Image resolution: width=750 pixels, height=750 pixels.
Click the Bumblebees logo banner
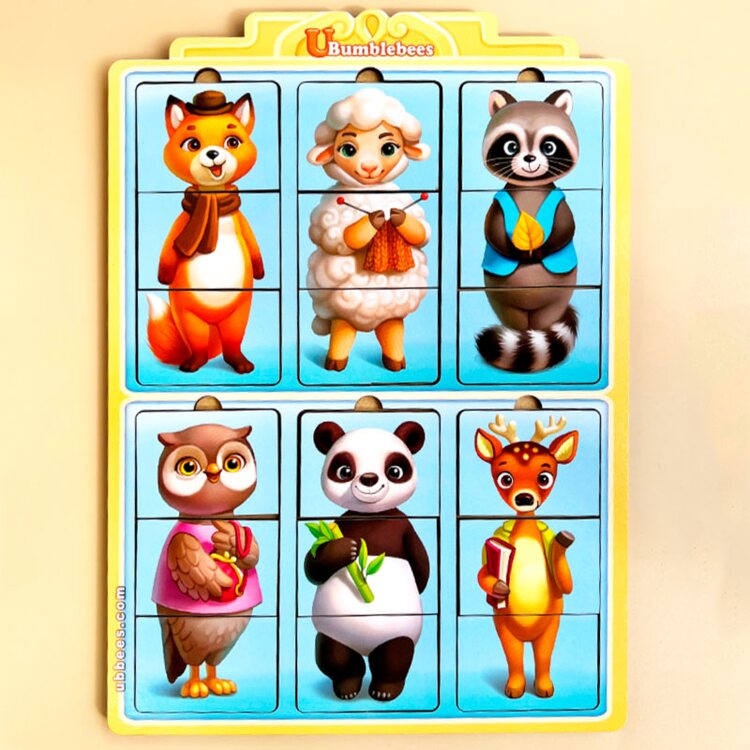(x=370, y=47)
